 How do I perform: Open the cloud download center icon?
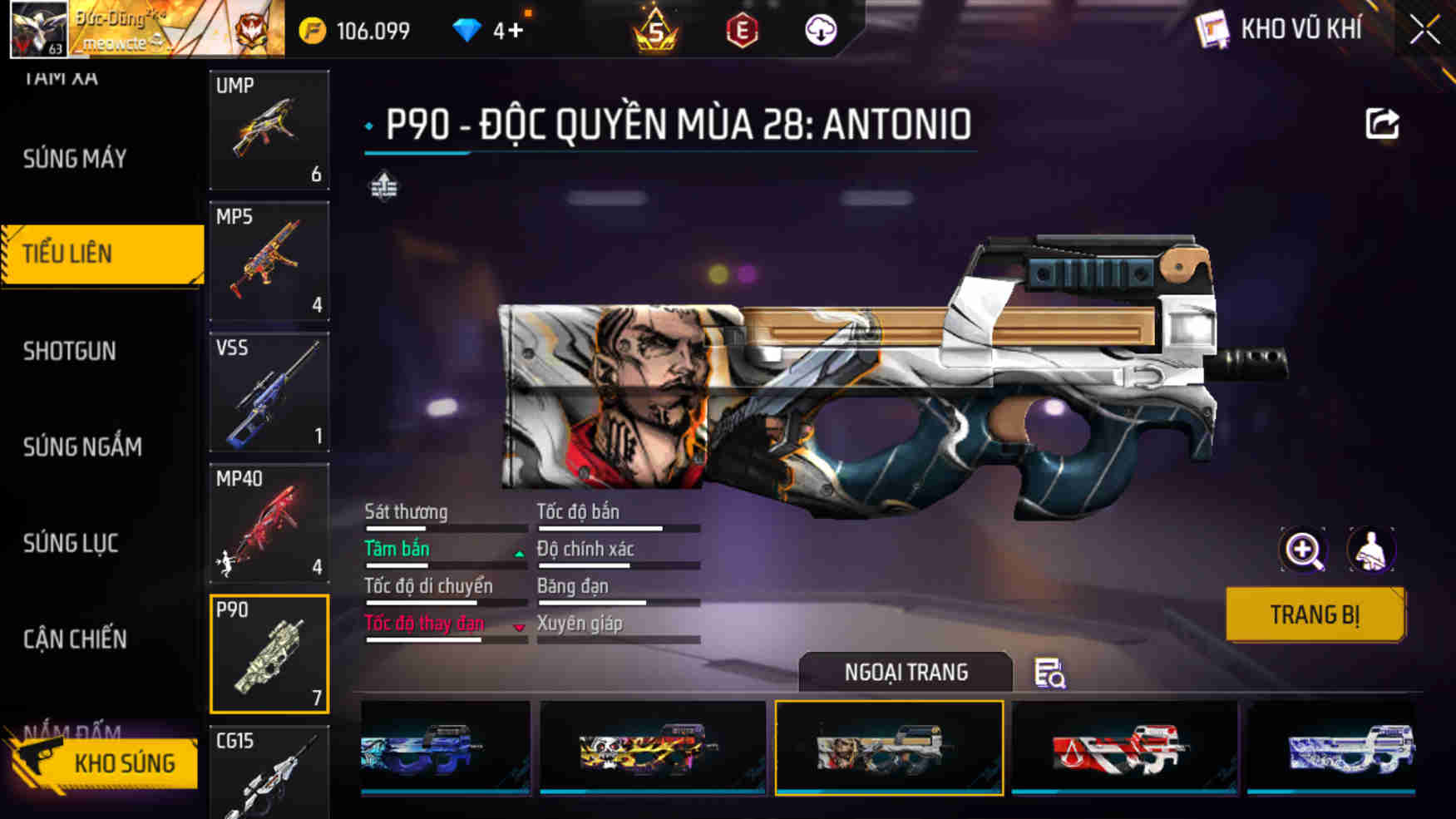(x=822, y=28)
